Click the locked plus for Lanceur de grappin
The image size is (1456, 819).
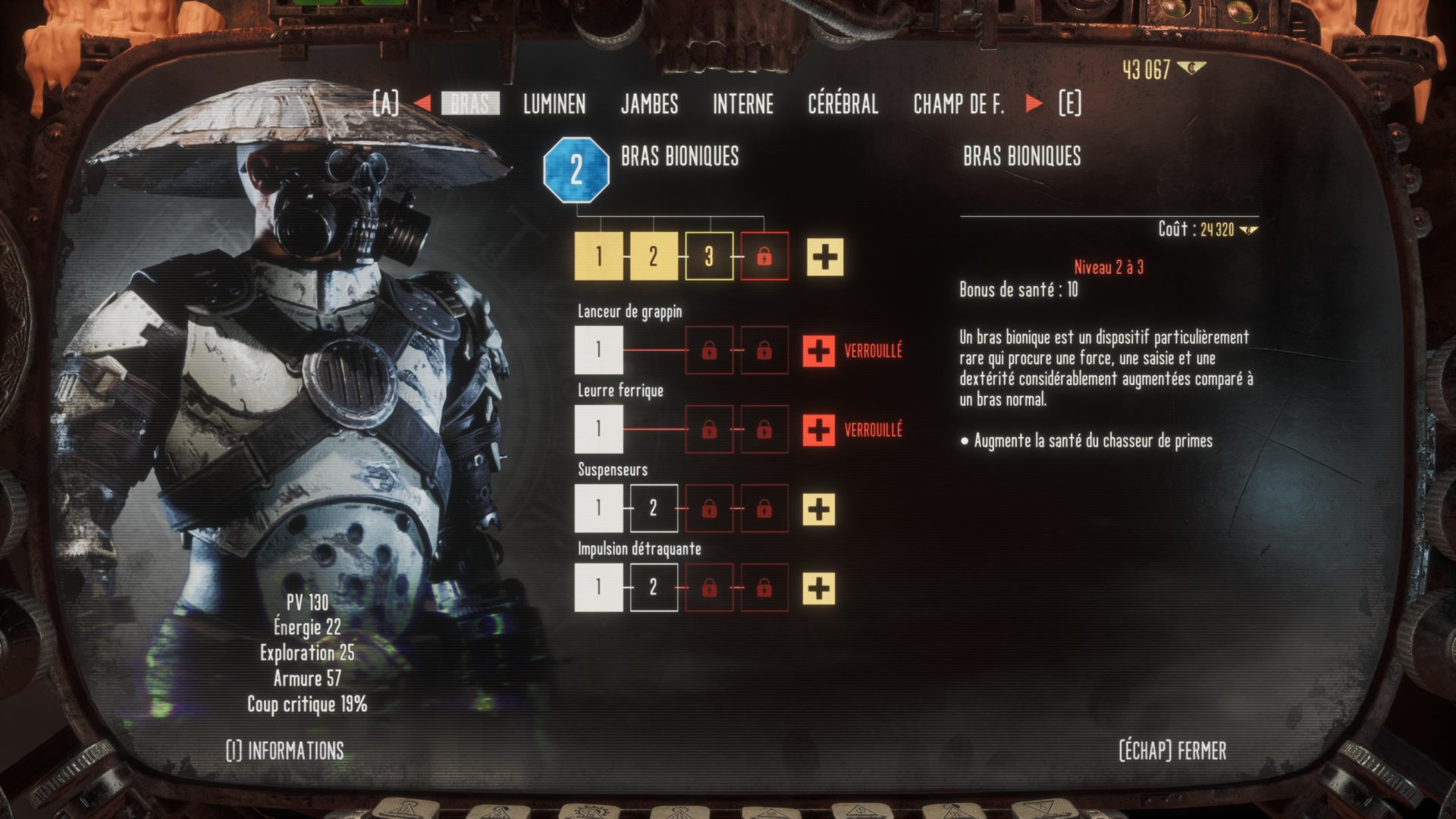tap(818, 351)
